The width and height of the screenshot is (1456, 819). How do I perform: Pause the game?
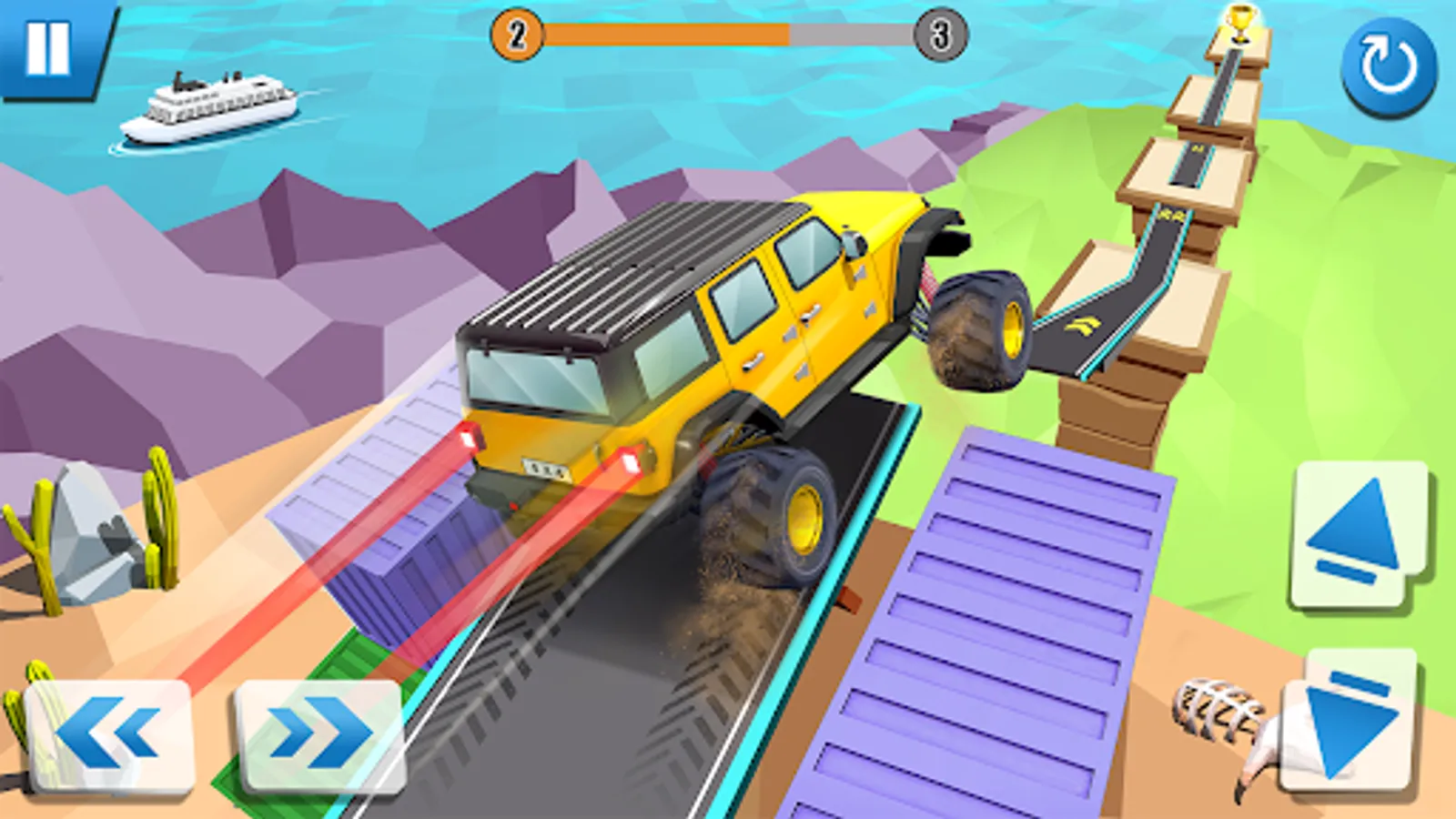(x=50, y=50)
